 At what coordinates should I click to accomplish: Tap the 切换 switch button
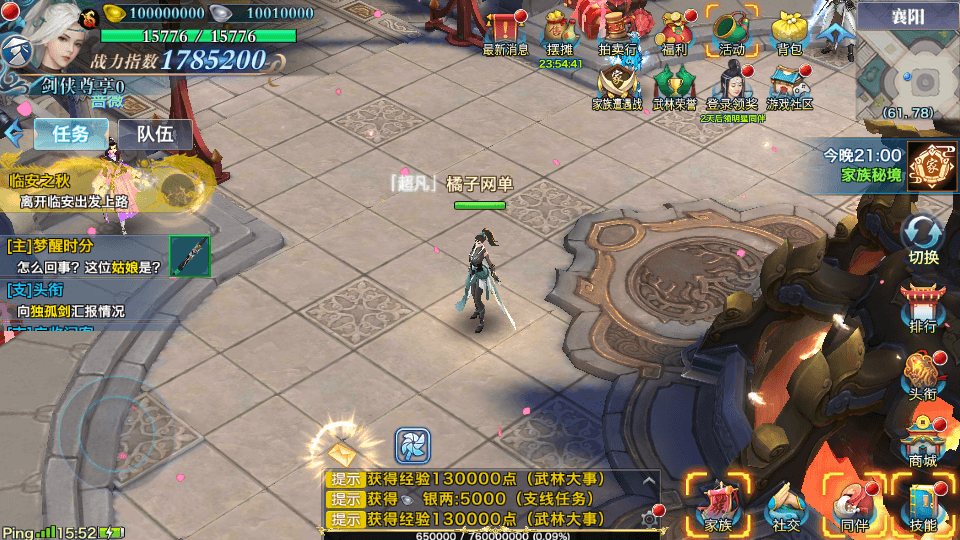tap(923, 240)
